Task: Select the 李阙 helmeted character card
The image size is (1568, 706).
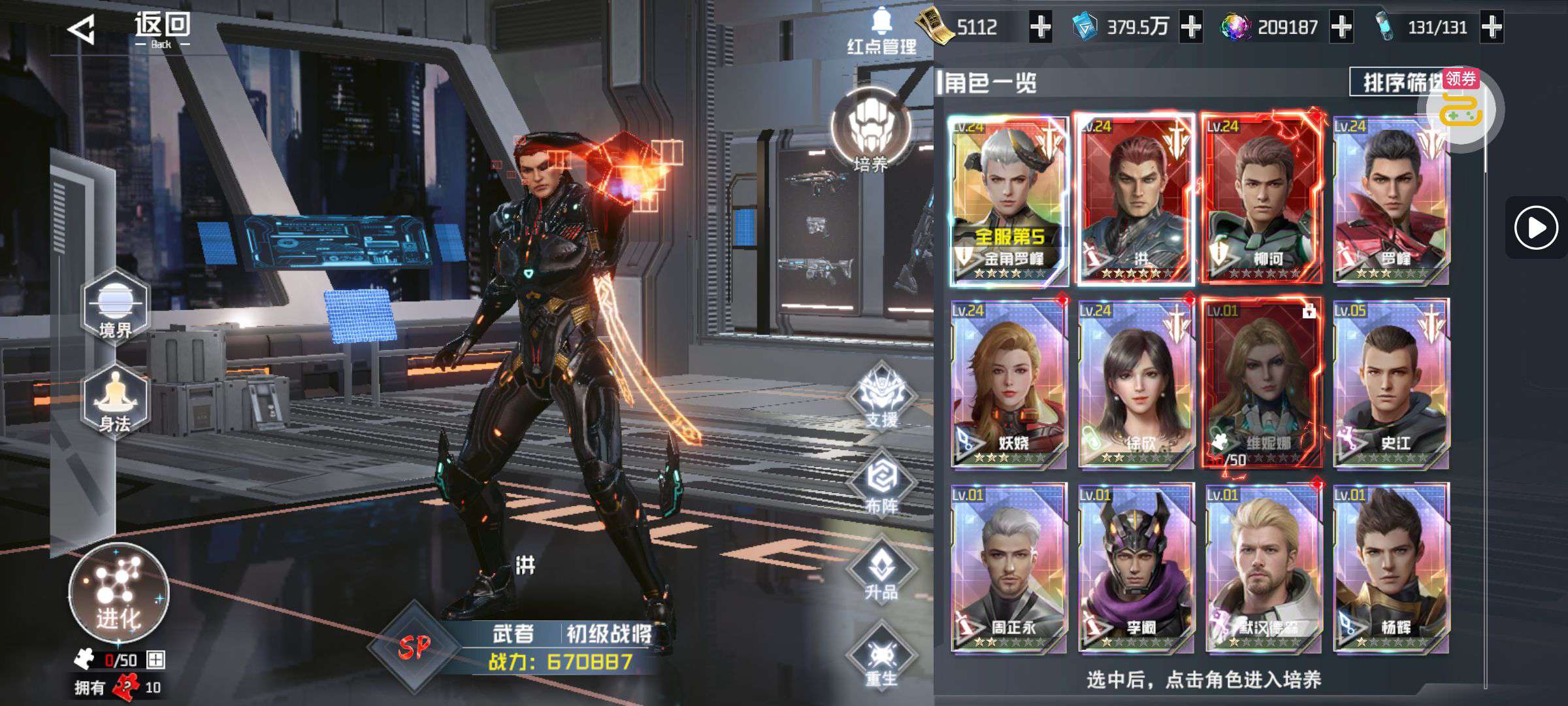Action: (x=1135, y=569)
